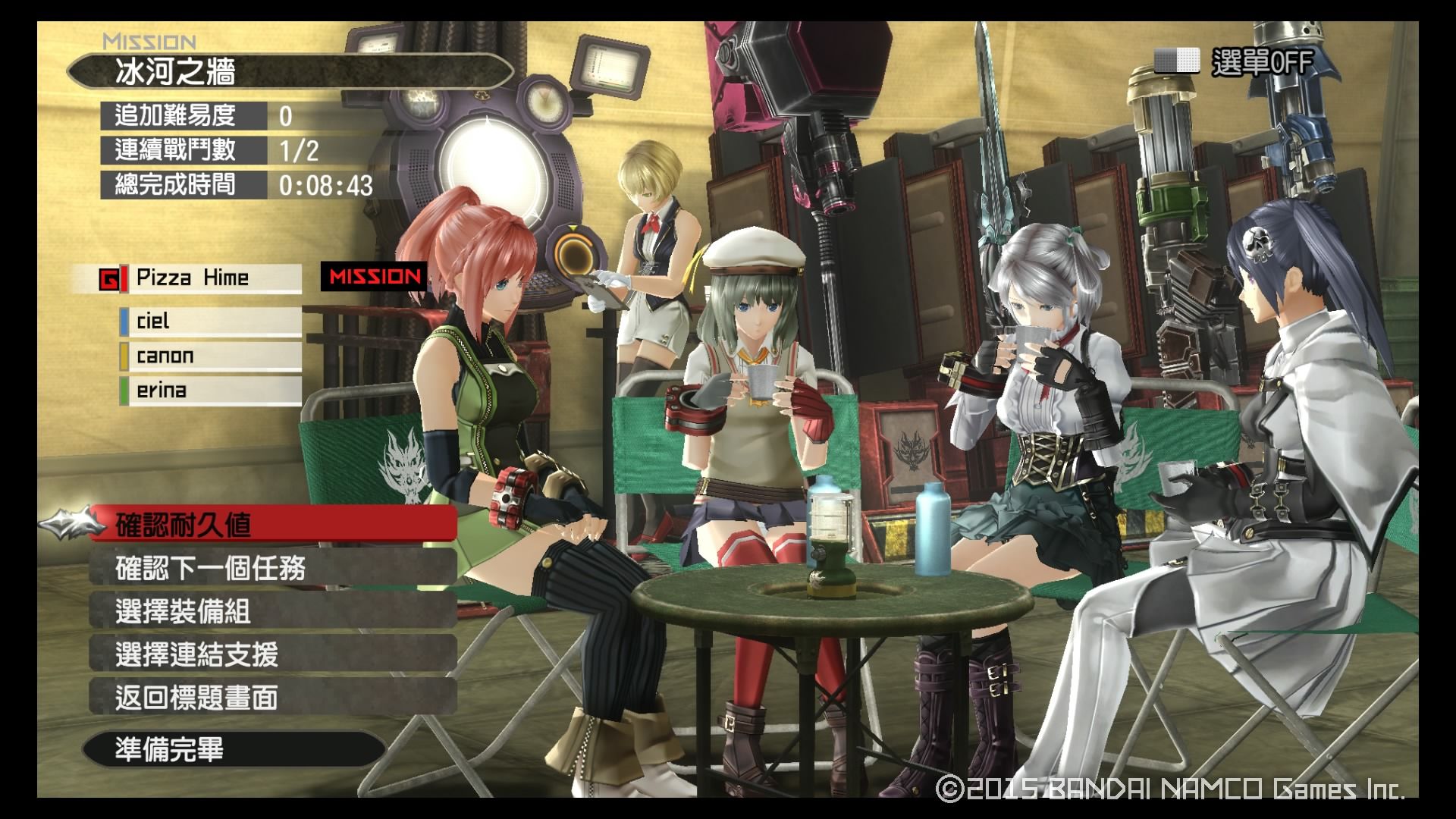Open 選擇裝備組 menu entry

pos(273,611)
